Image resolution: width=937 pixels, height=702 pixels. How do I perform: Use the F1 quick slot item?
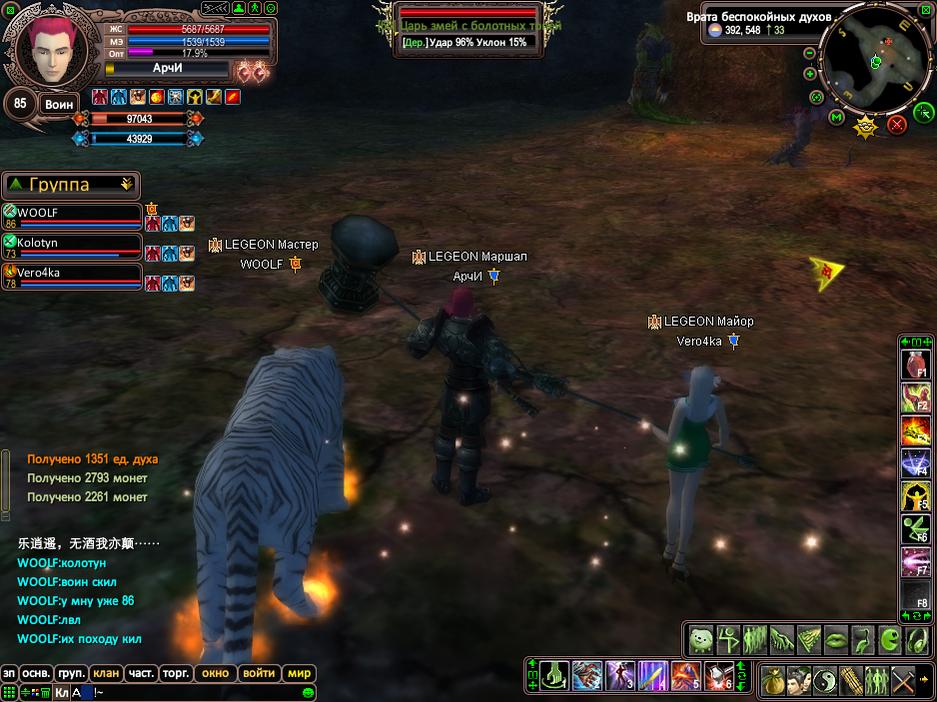[x=916, y=363]
